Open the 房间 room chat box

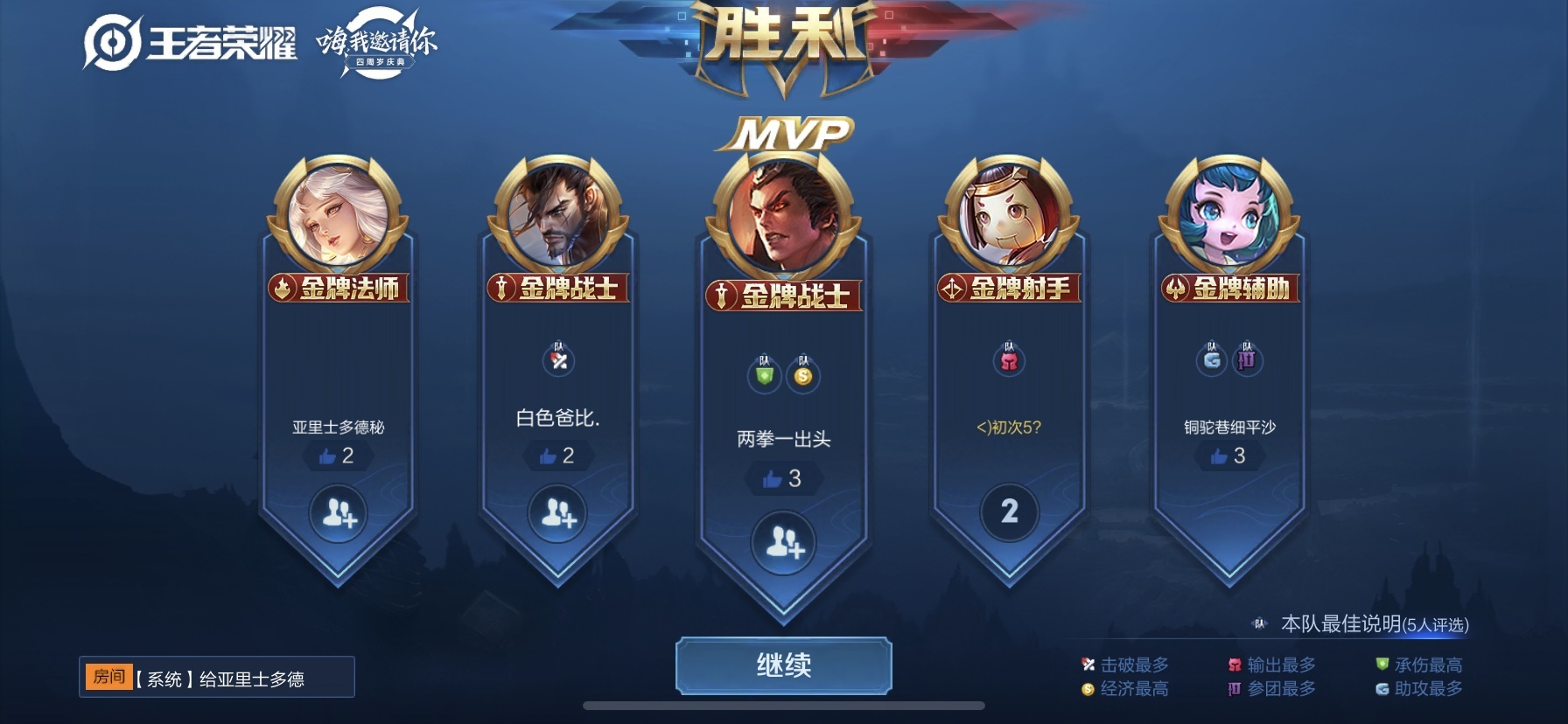(x=217, y=678)
